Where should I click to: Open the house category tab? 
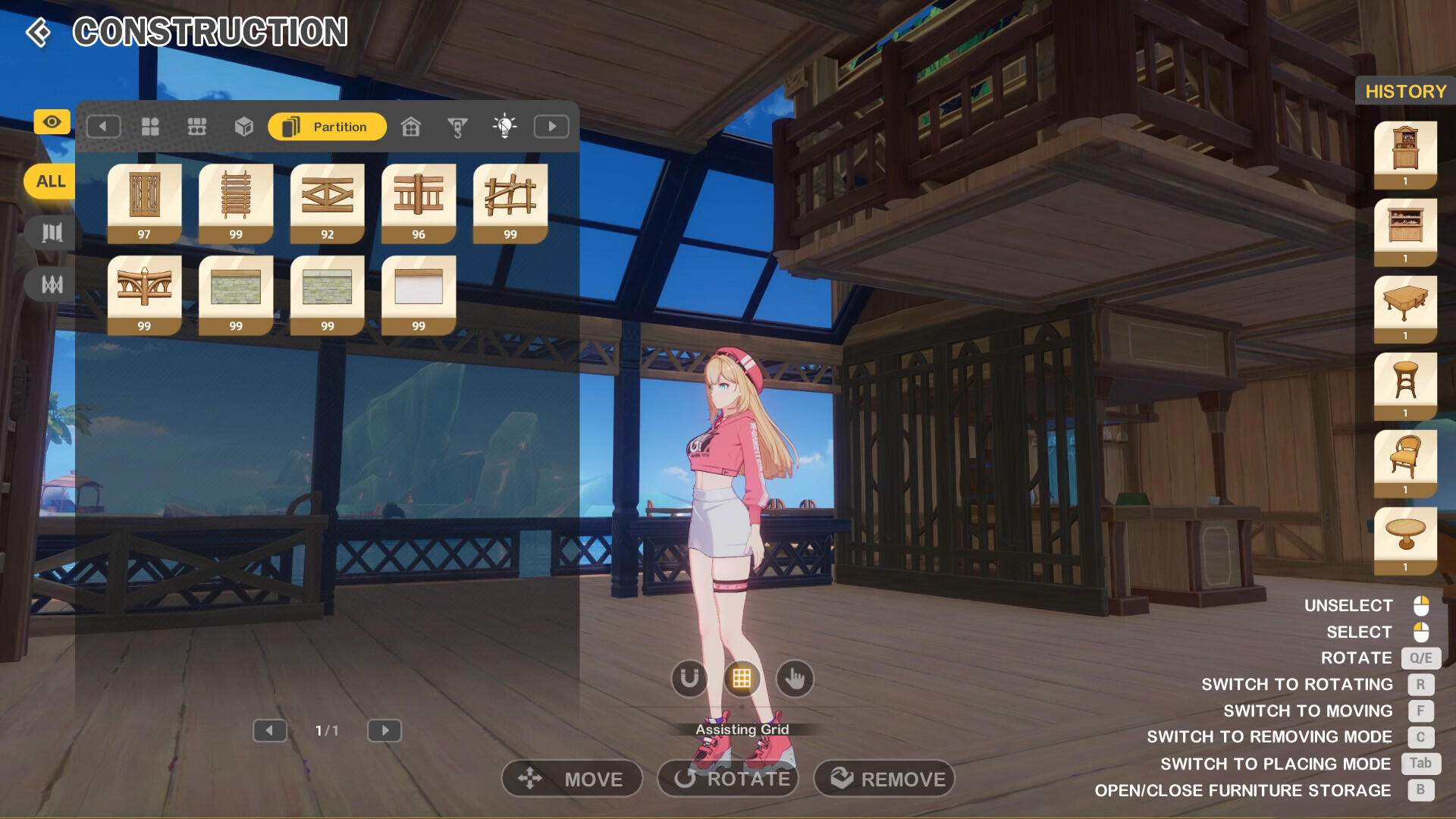tap(411, 127)
